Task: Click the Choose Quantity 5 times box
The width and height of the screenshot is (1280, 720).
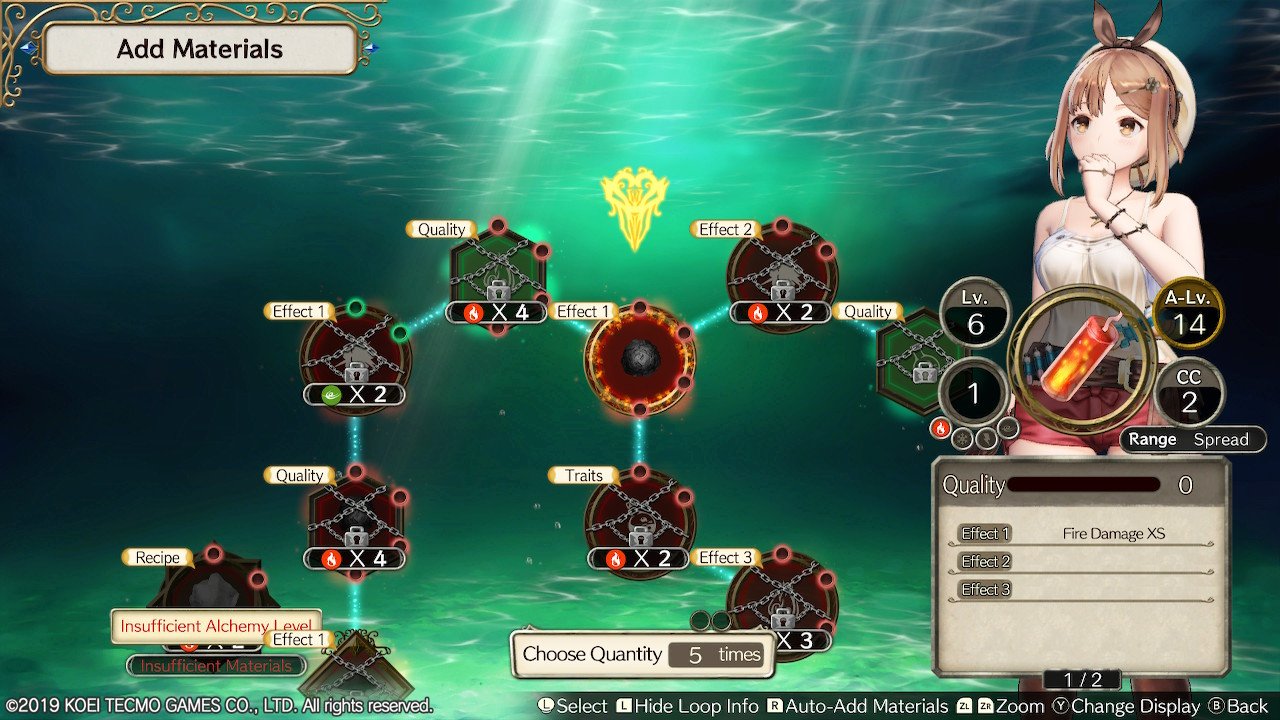Action: click(642, 655)
